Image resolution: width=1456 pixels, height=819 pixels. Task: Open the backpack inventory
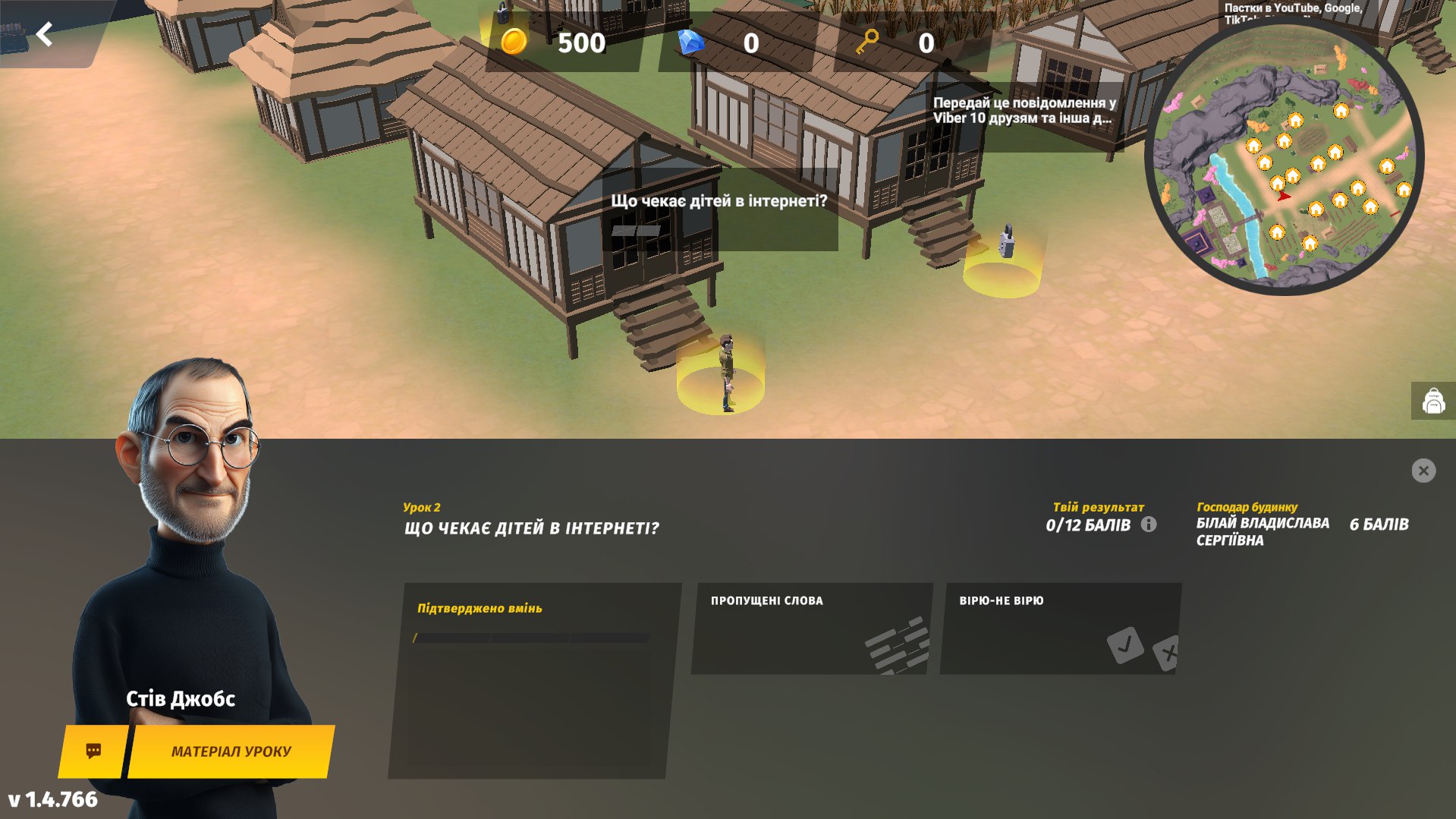(1432, 401)
